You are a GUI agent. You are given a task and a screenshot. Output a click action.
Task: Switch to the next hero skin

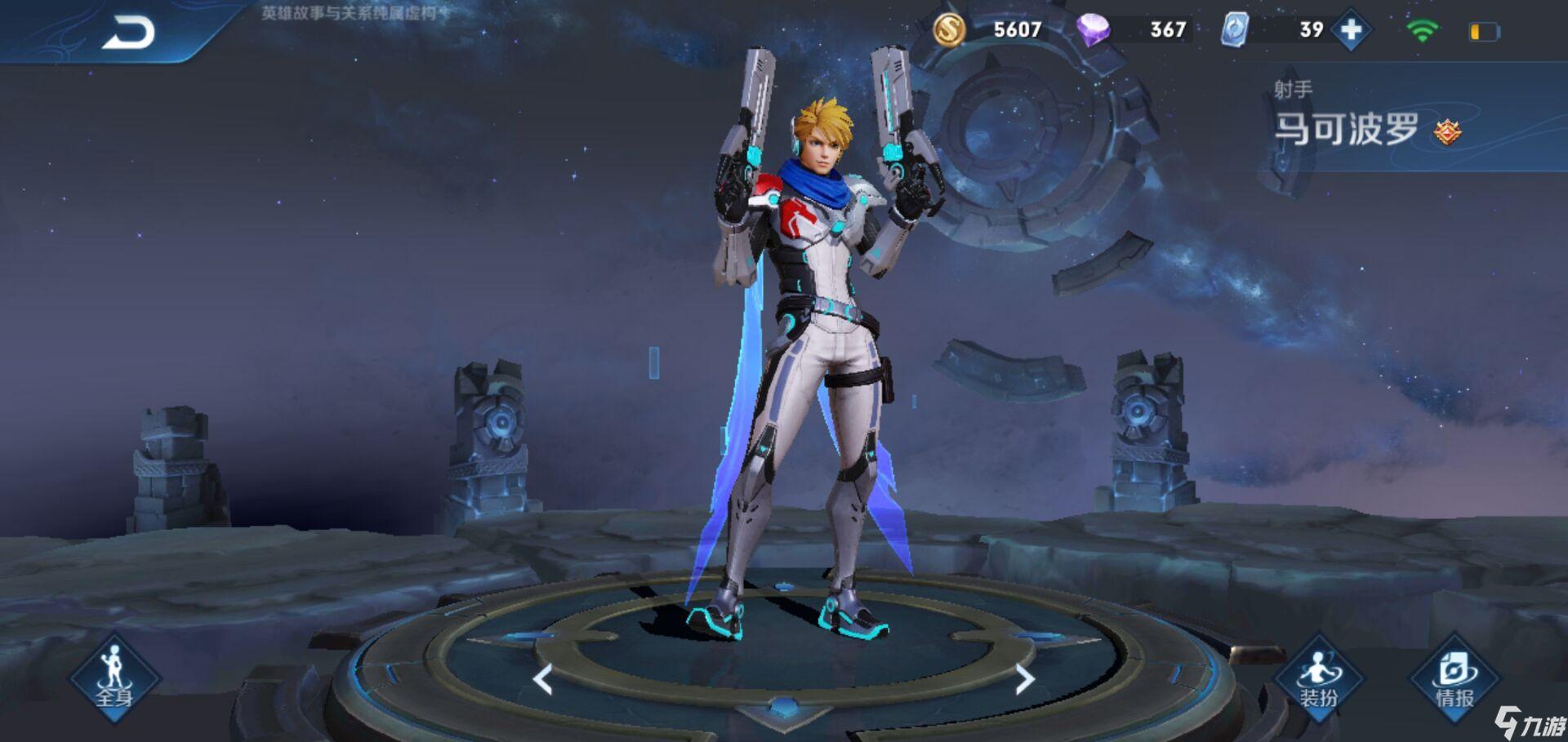tap(1025, 679)
